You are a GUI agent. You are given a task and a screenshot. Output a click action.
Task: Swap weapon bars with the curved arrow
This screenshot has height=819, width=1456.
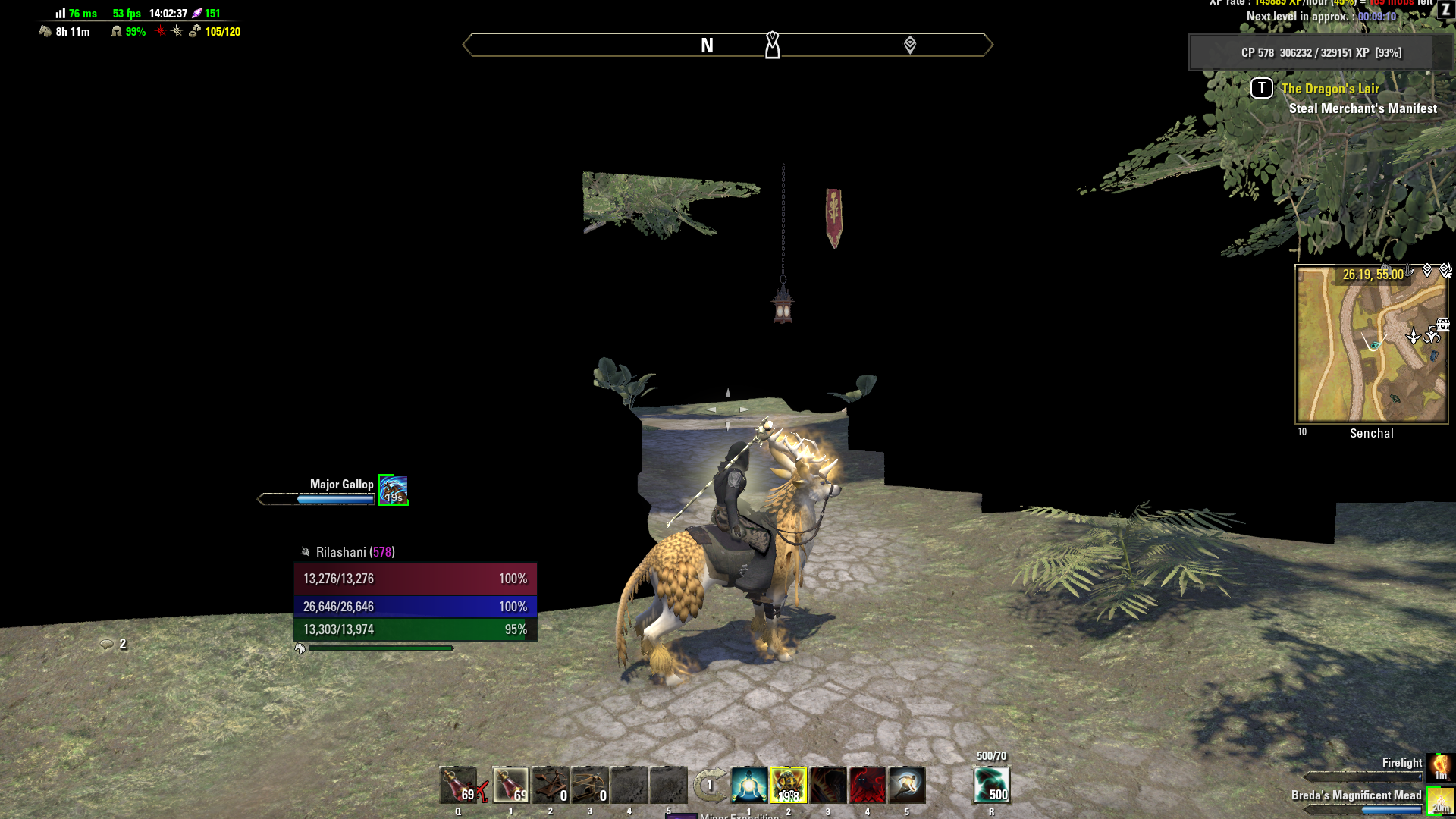tap(710, 785)
